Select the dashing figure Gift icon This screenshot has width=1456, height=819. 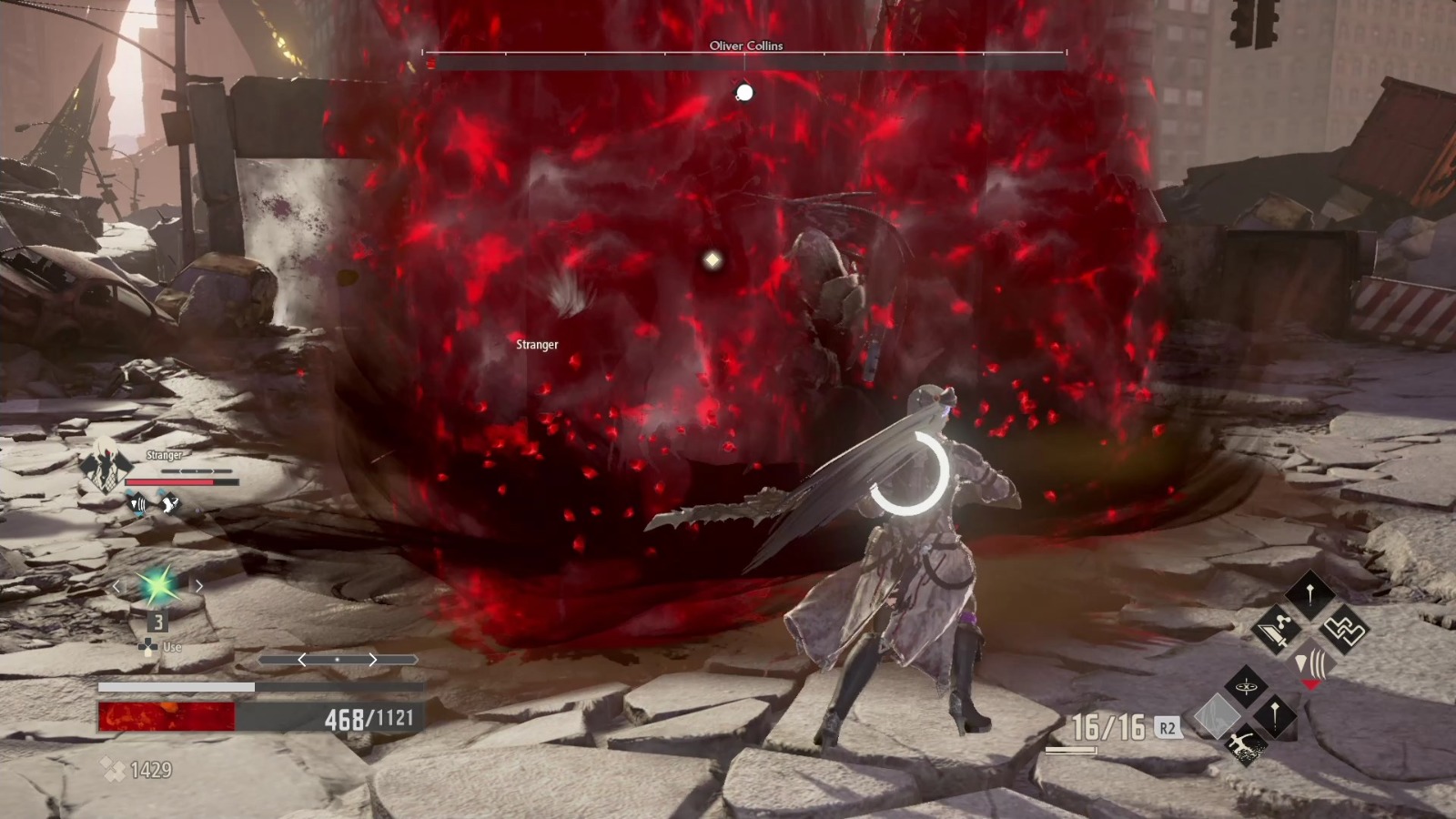[1245, 745]
